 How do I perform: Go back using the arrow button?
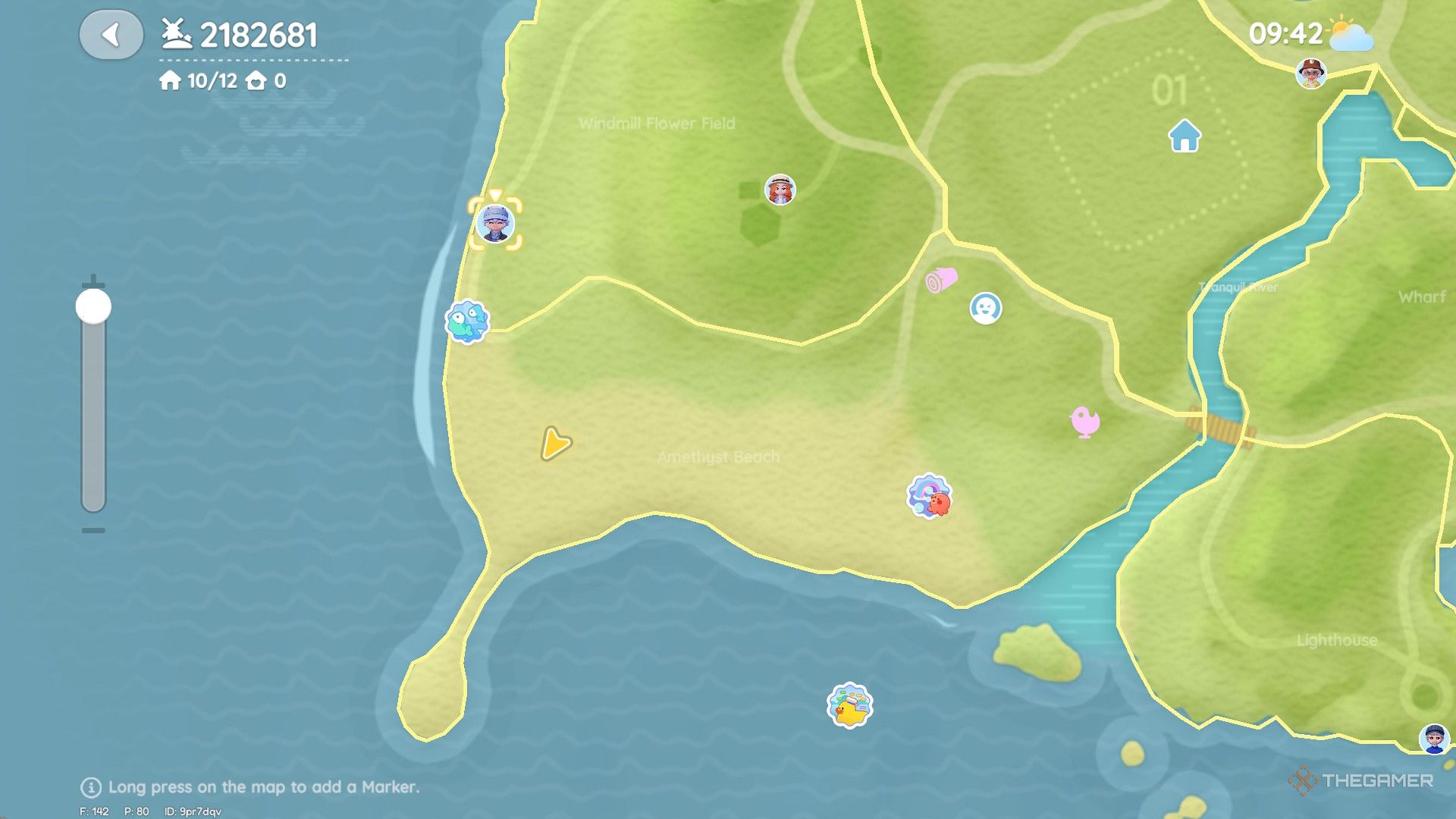coord(111,35)
